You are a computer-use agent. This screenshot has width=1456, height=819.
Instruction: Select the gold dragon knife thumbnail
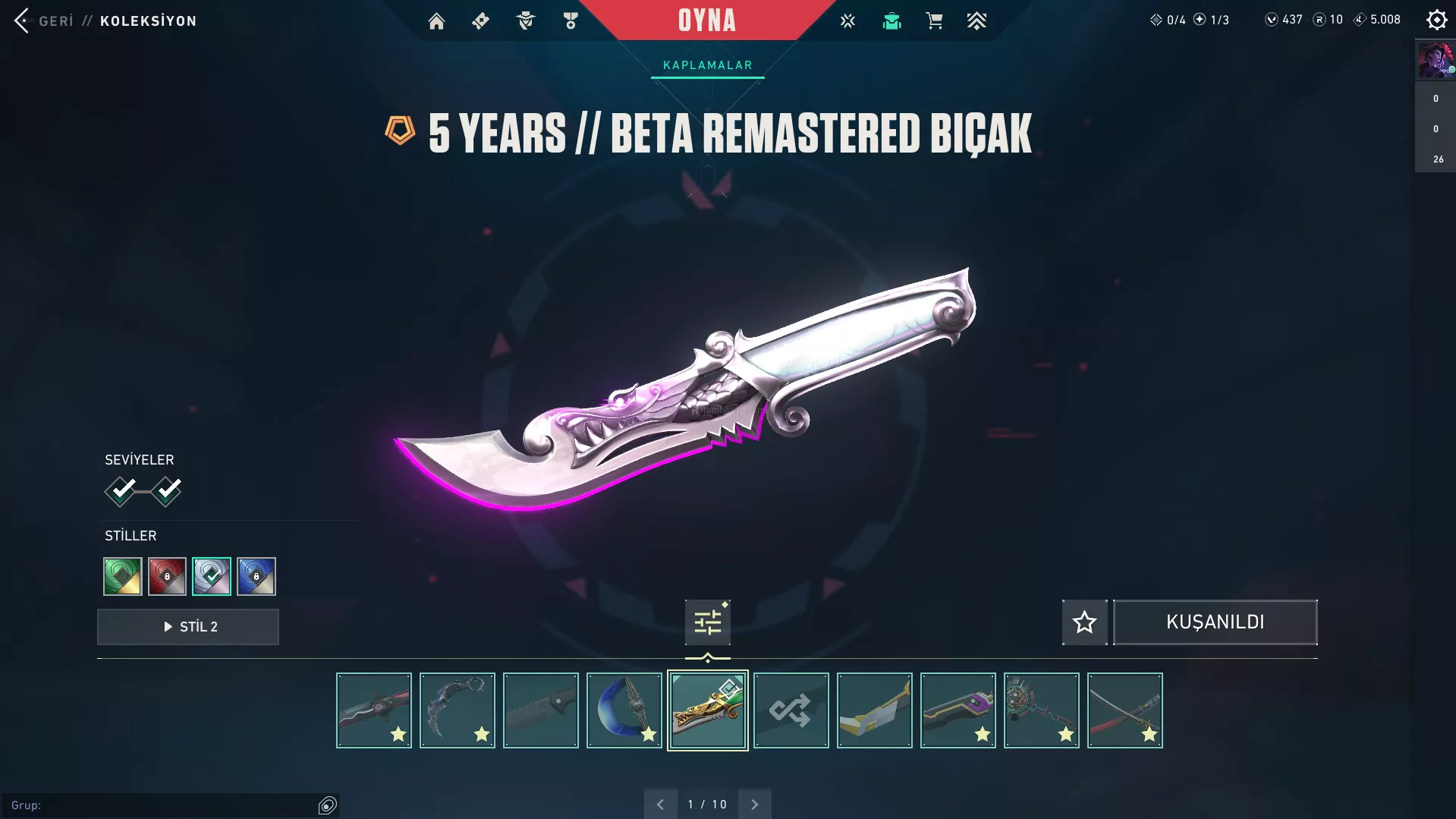pyautogui.click(x=707, y=710)
